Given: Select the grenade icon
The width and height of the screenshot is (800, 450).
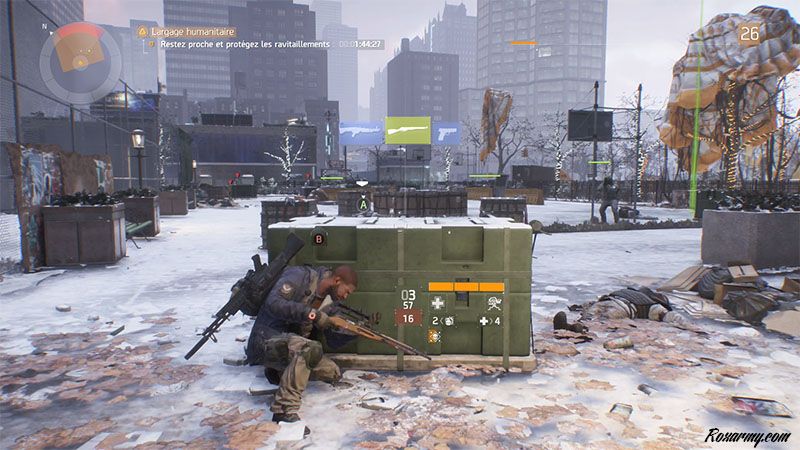Looking at the screenshot, I should (446, 321).
